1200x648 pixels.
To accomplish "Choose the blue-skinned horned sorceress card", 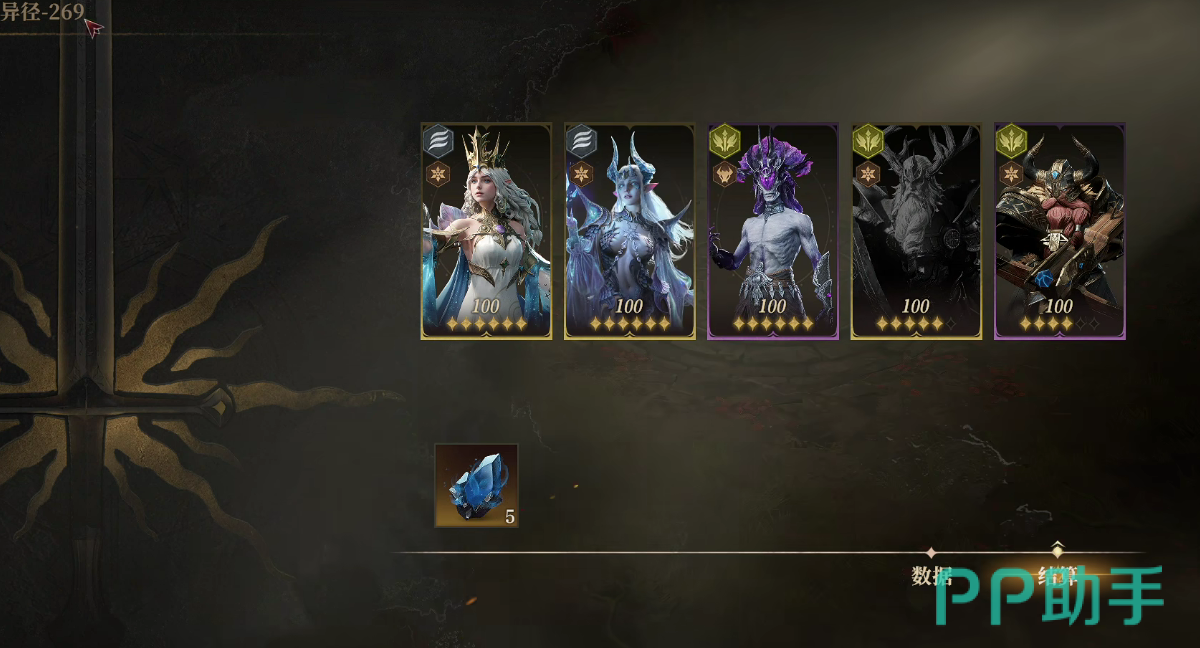I will click(630, 231).
